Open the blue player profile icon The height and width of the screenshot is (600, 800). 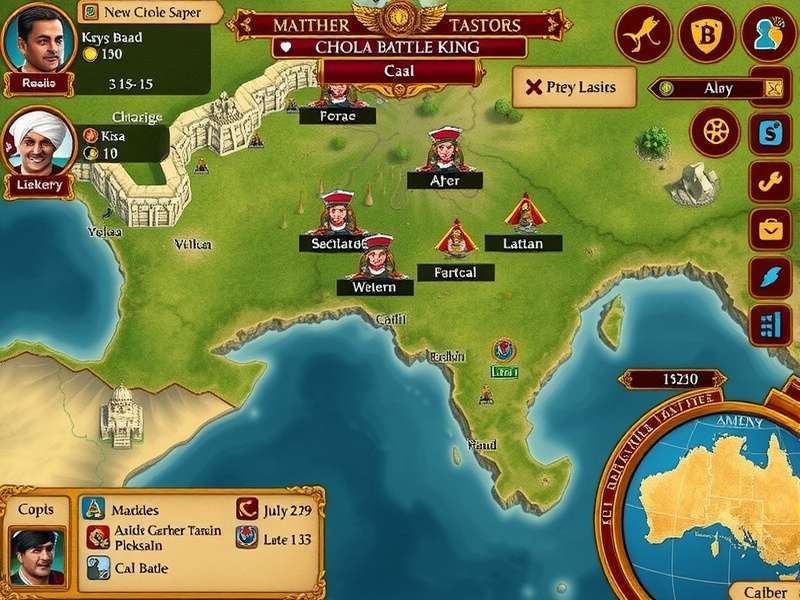[x=770, y=35]
